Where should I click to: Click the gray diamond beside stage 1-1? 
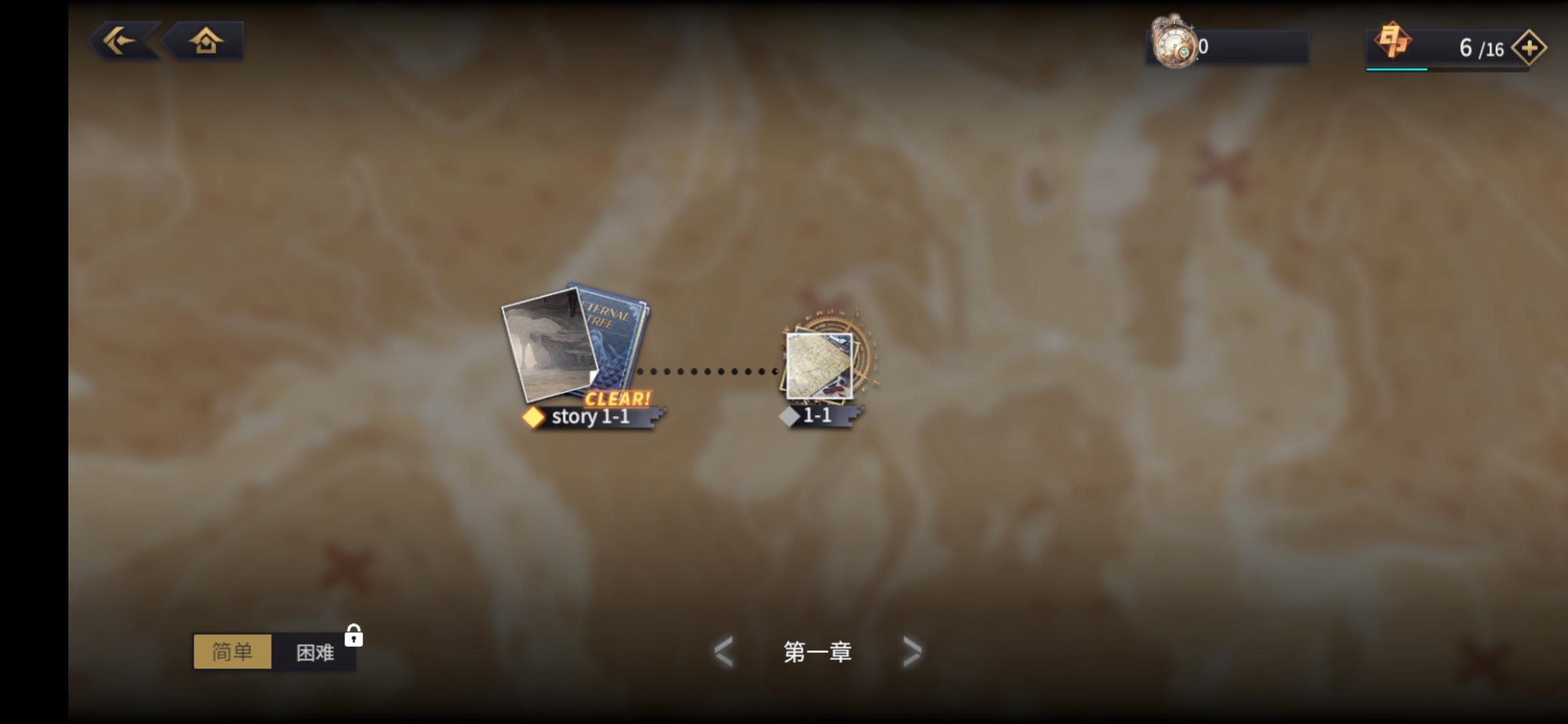tap(789, 416)
